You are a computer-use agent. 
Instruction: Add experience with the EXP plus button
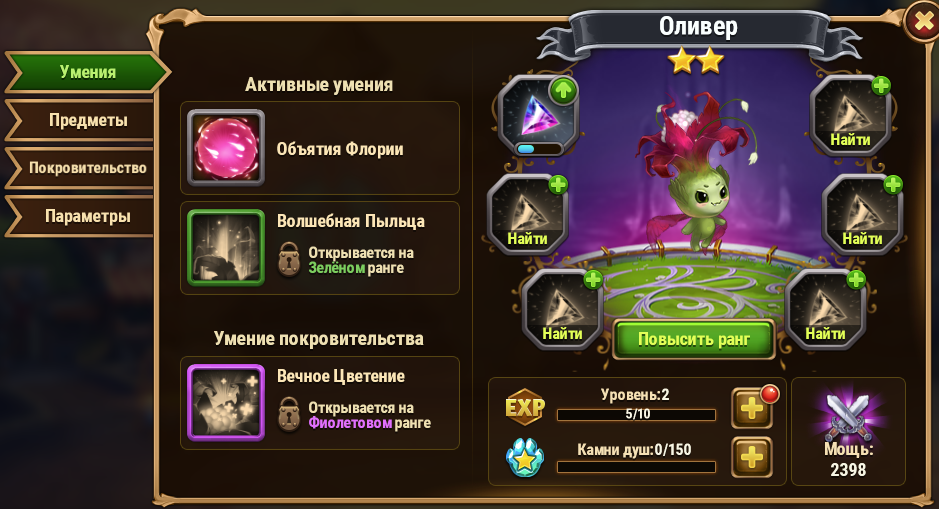pyautogui.click(x=752, y=408)
